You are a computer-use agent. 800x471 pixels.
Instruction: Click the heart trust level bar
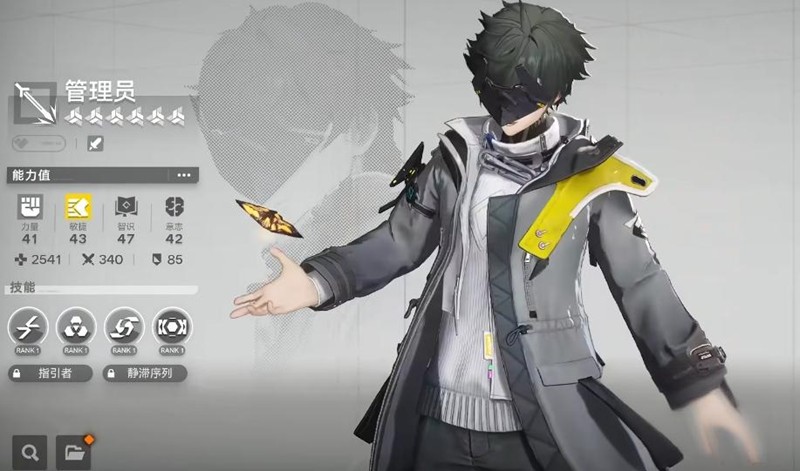pos(37,143)
